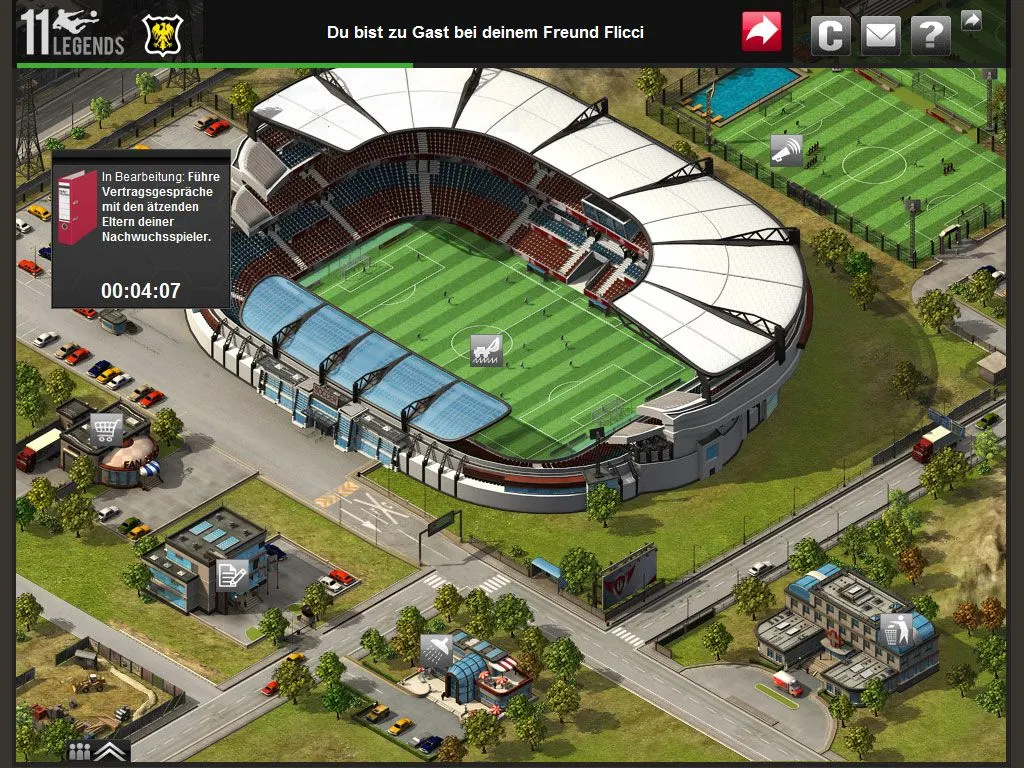Expand the friends bar with people icon
The height and width of the screenshot is (768, 1024).
tap(97, 751)
